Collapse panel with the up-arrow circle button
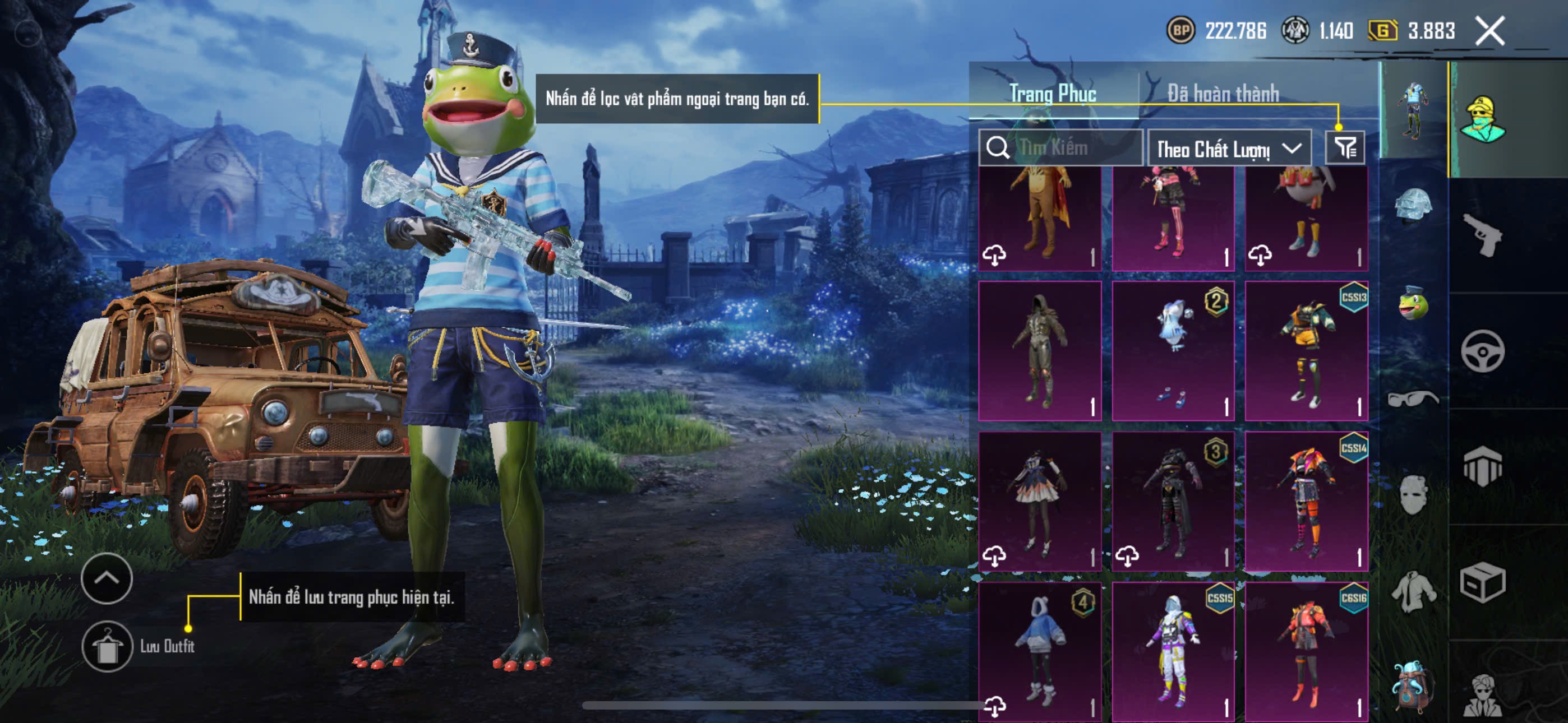The height and width of the screenshot is (723, 1568). tap(107, 578)
